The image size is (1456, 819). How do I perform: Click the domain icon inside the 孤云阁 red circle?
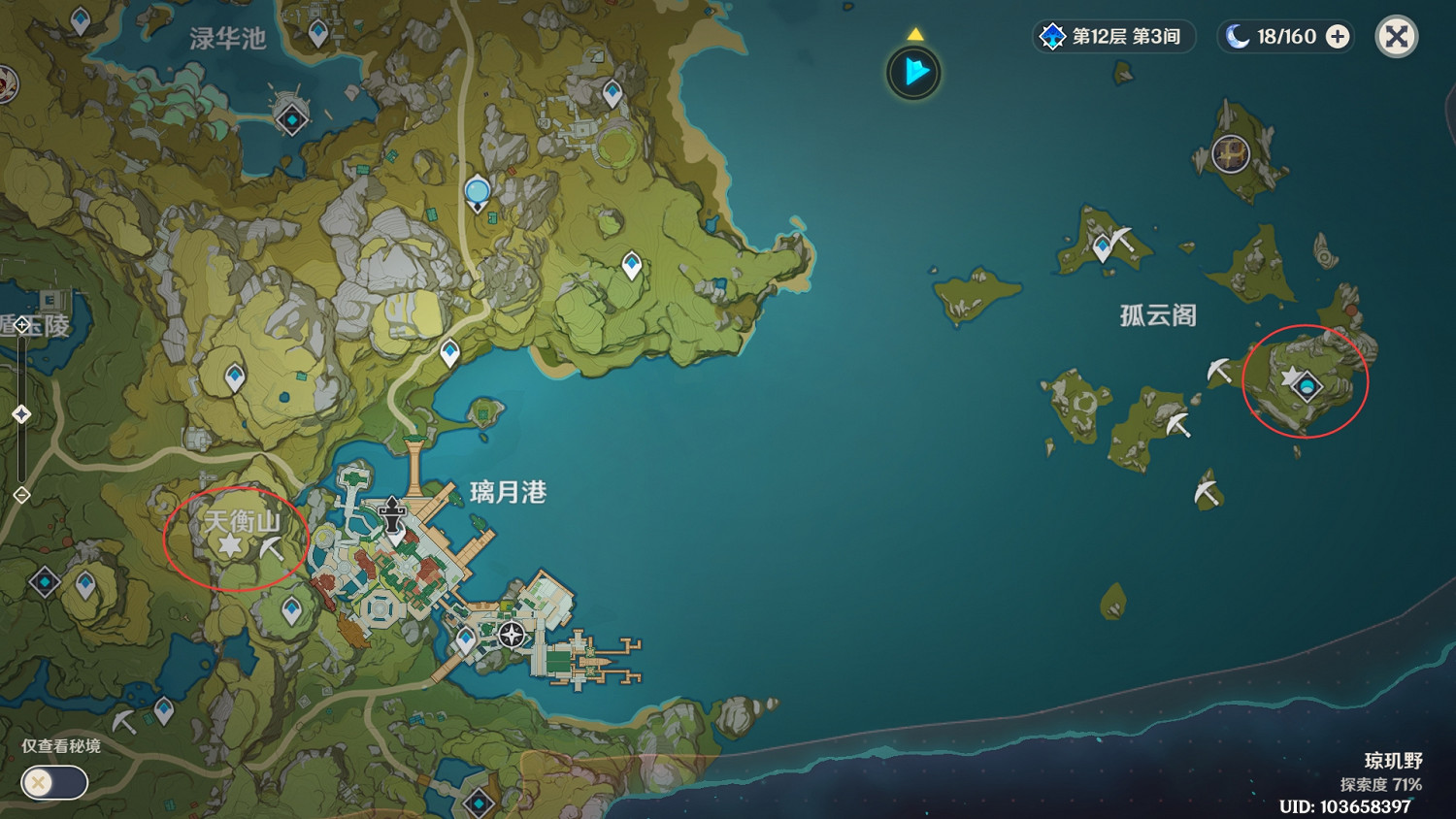[x=1307, y=387]
